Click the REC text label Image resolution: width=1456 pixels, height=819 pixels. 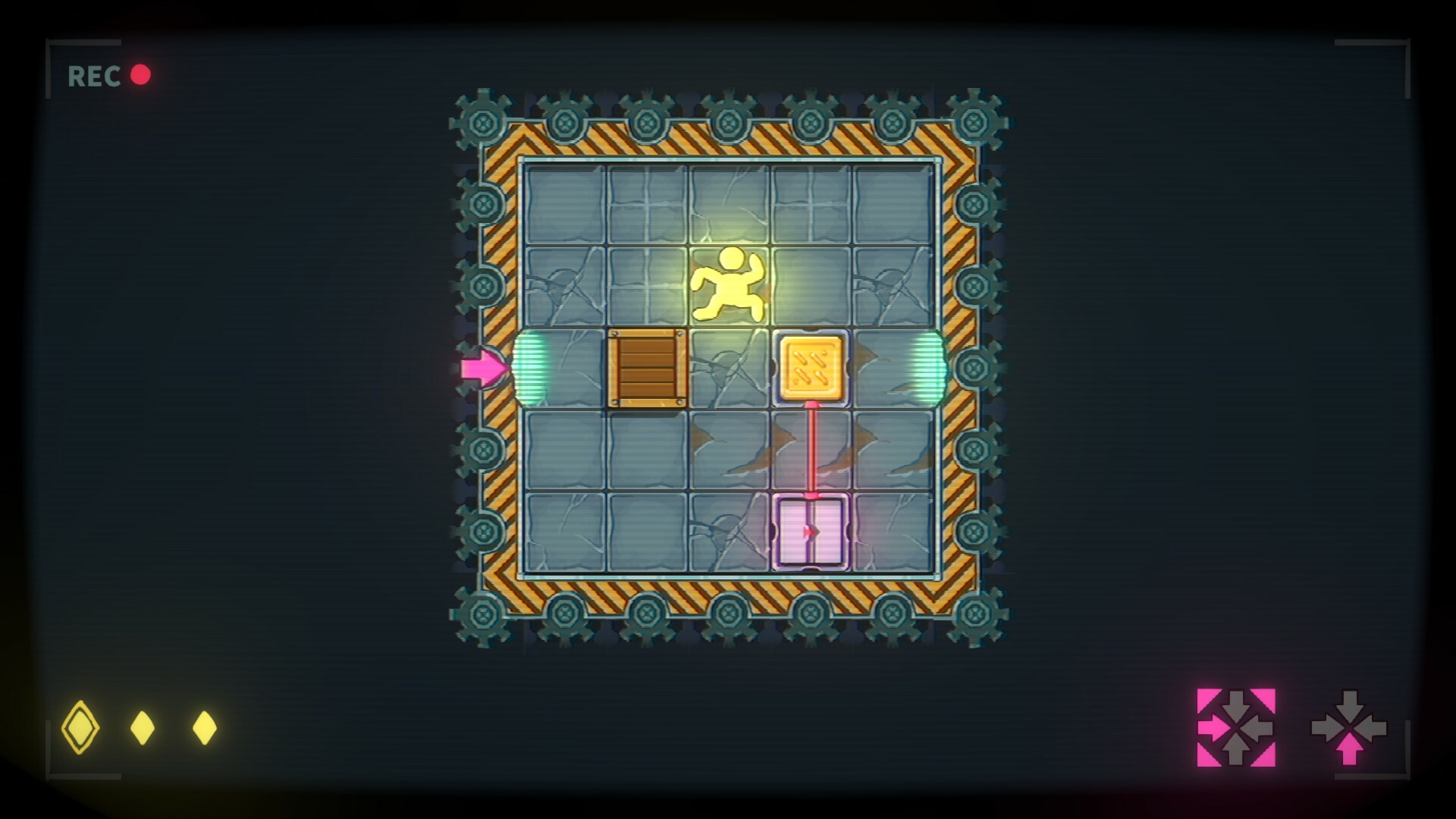93,75
